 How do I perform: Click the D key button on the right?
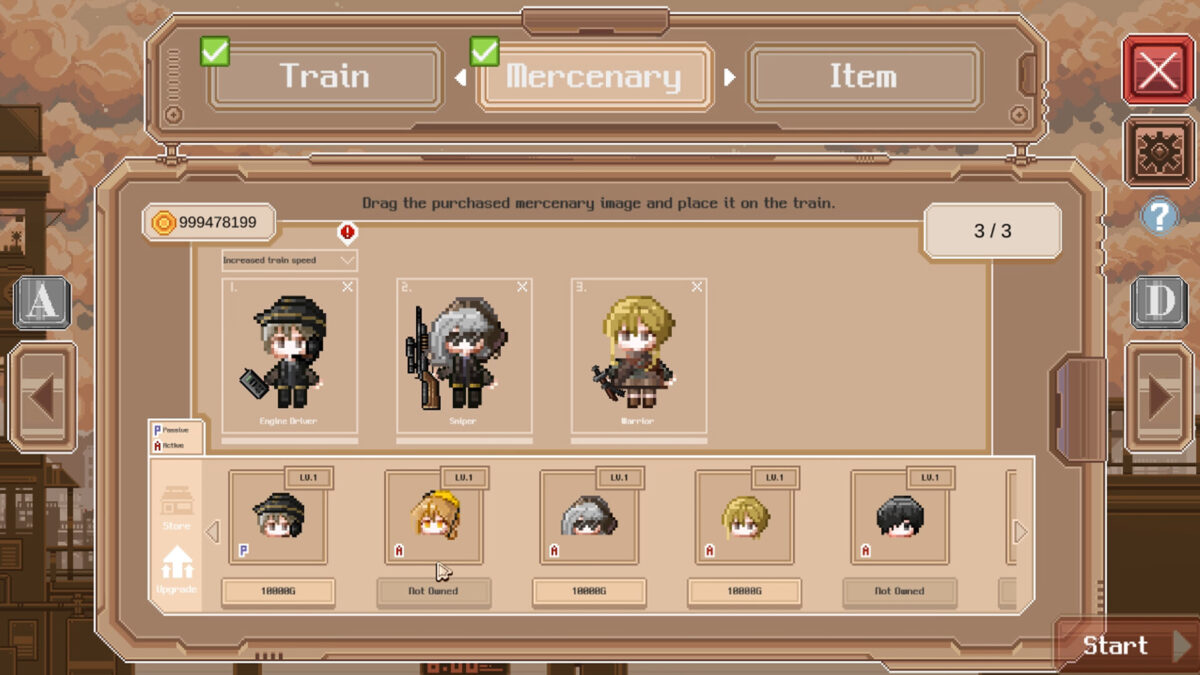click(1159, 303)
